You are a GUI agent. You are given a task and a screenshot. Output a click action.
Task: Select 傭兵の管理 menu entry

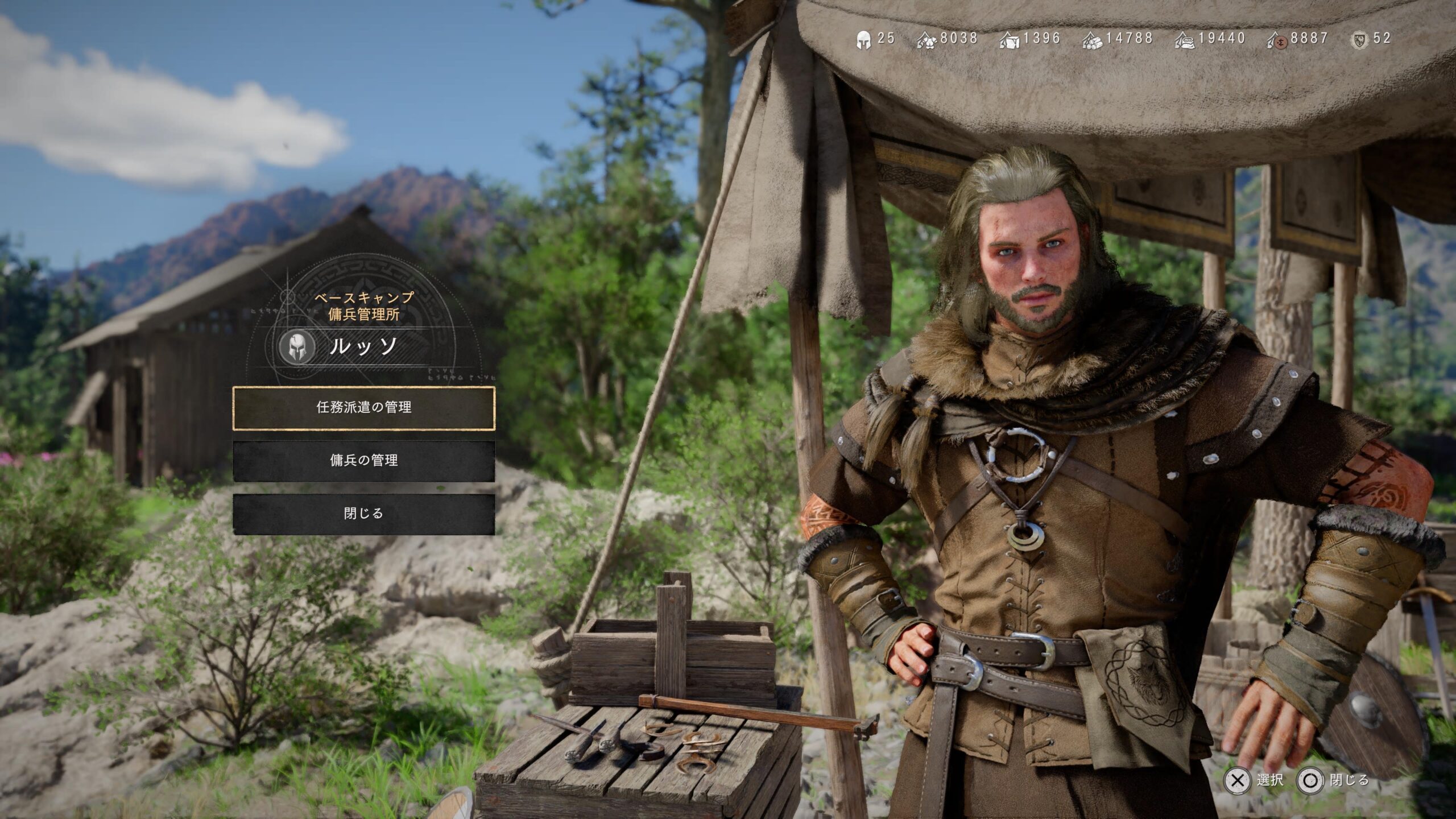[363, 461]
